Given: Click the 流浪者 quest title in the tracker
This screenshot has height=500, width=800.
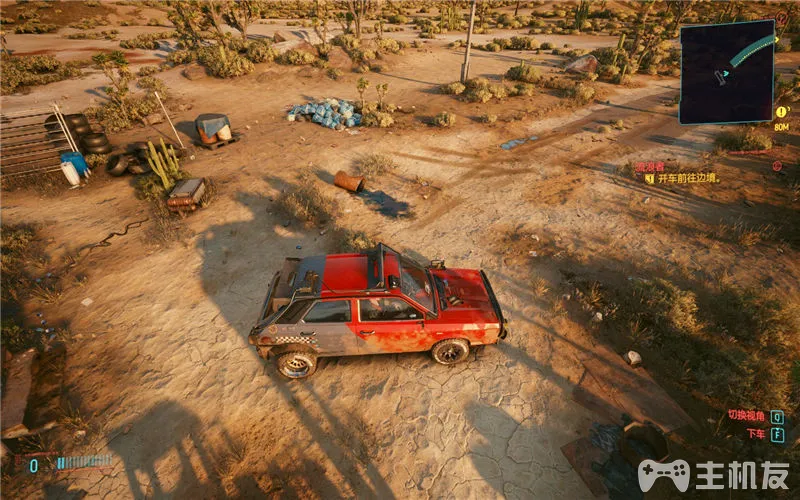Looking at the screenshot, I should (x=650, y=165).
